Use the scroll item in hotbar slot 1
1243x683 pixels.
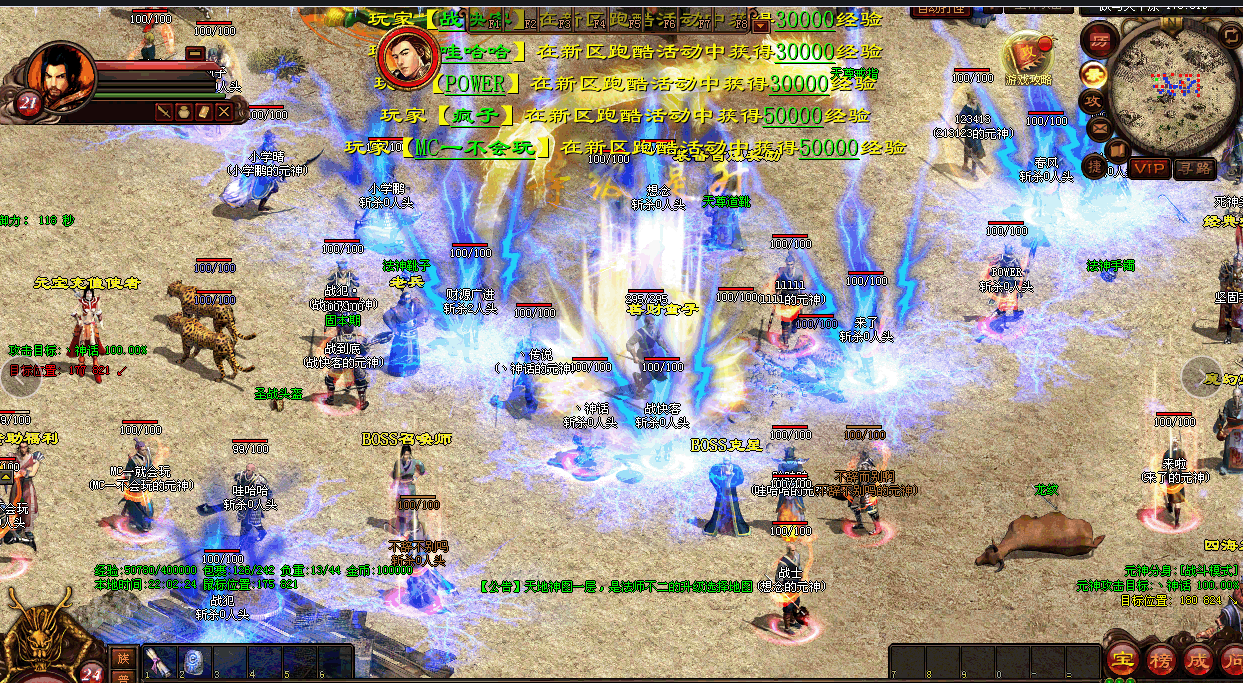click(x=157, y=661)
